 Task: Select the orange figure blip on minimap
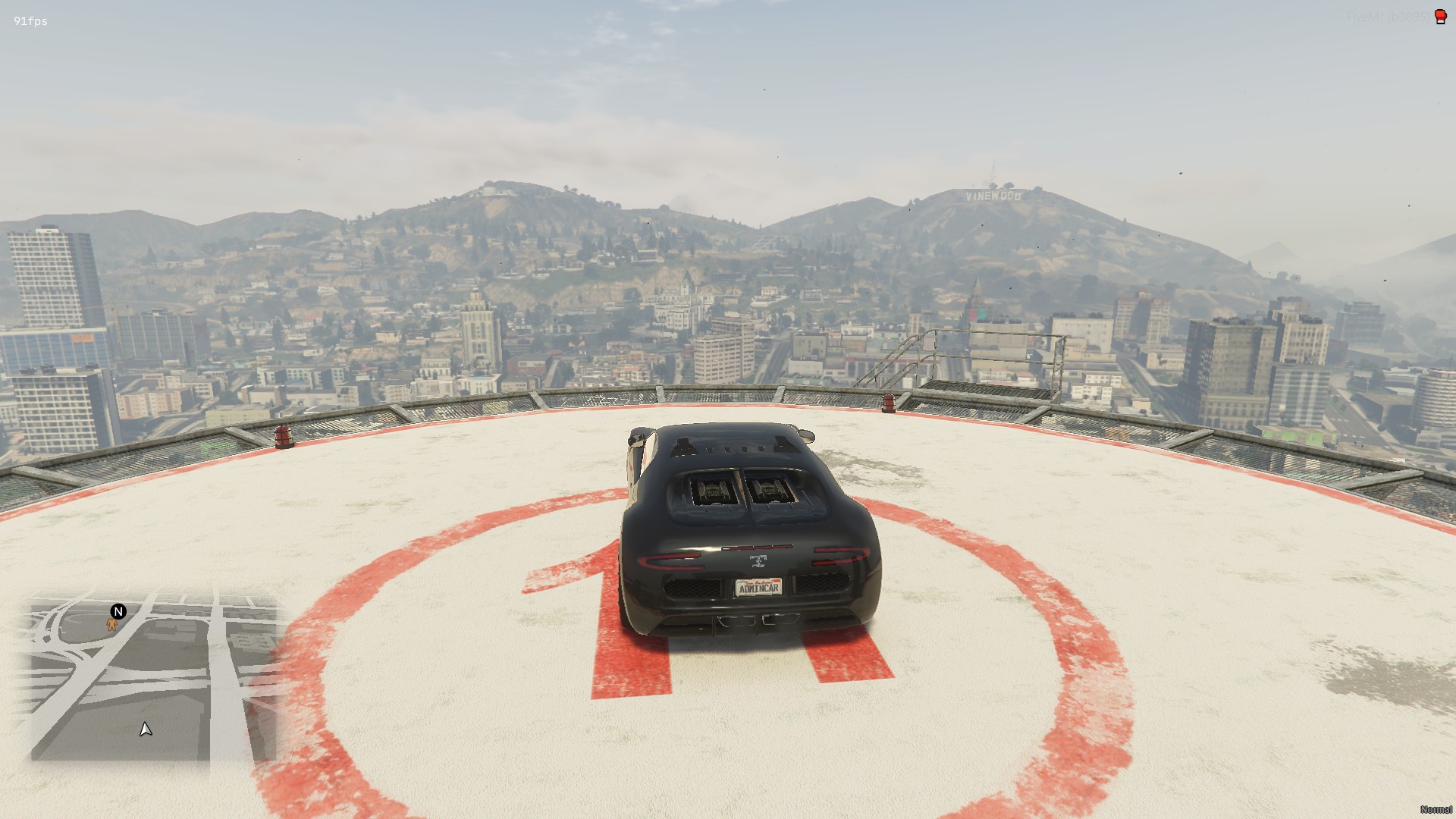[112, 625]
